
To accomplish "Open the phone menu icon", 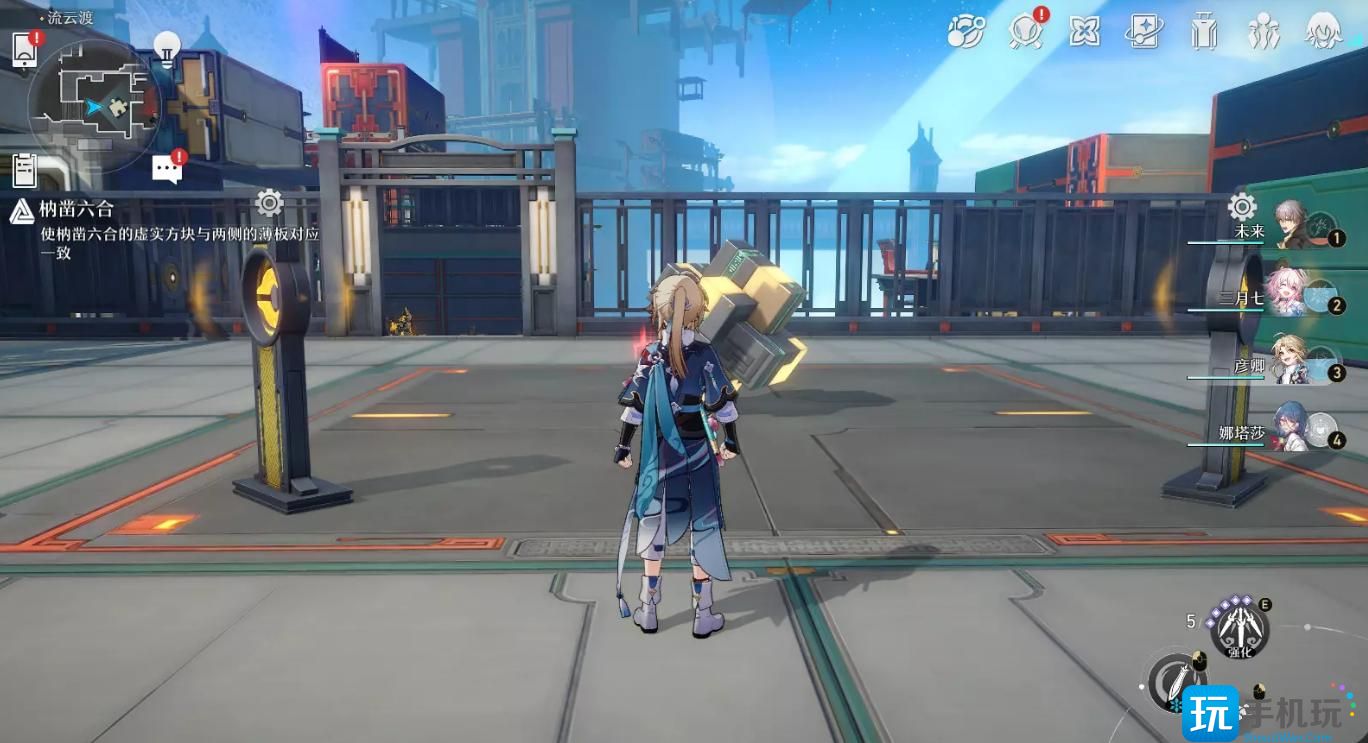I will click(24, 49).
